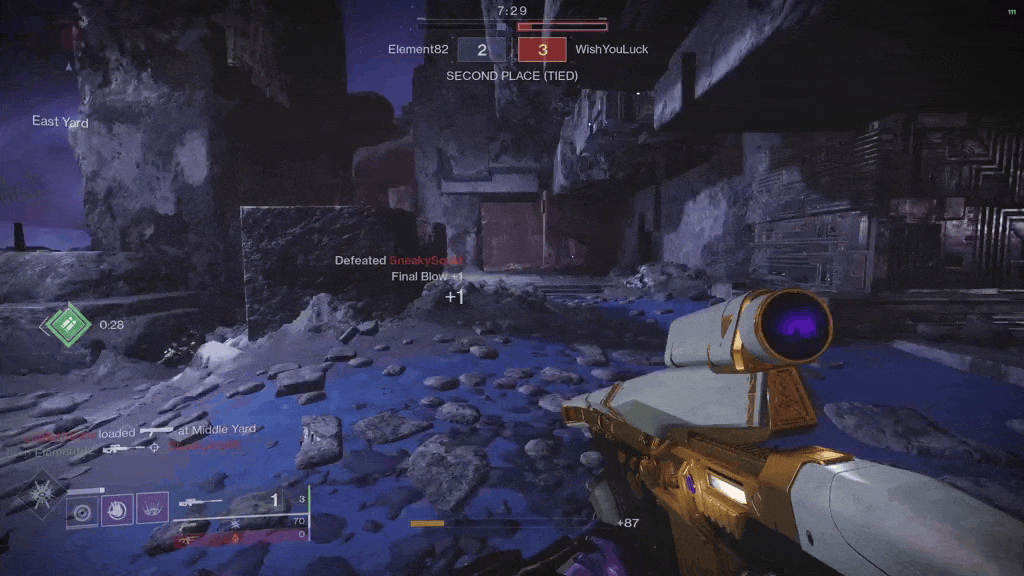Select the WishYouLuck red team score box
The width and height of the screenshot is (1024, 576).
[542, 49]
